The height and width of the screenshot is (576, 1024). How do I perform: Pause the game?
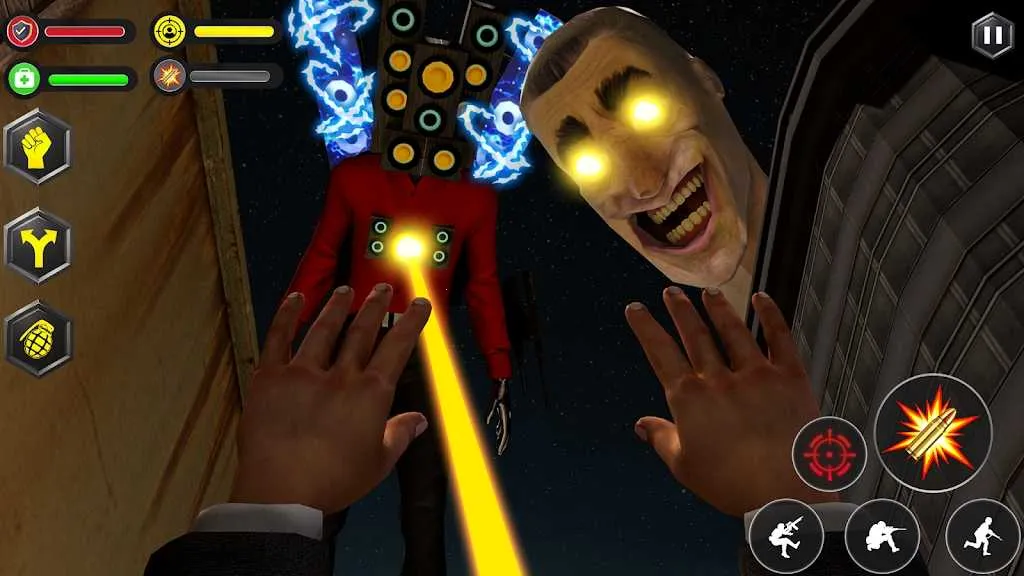(x=991, y=34)
